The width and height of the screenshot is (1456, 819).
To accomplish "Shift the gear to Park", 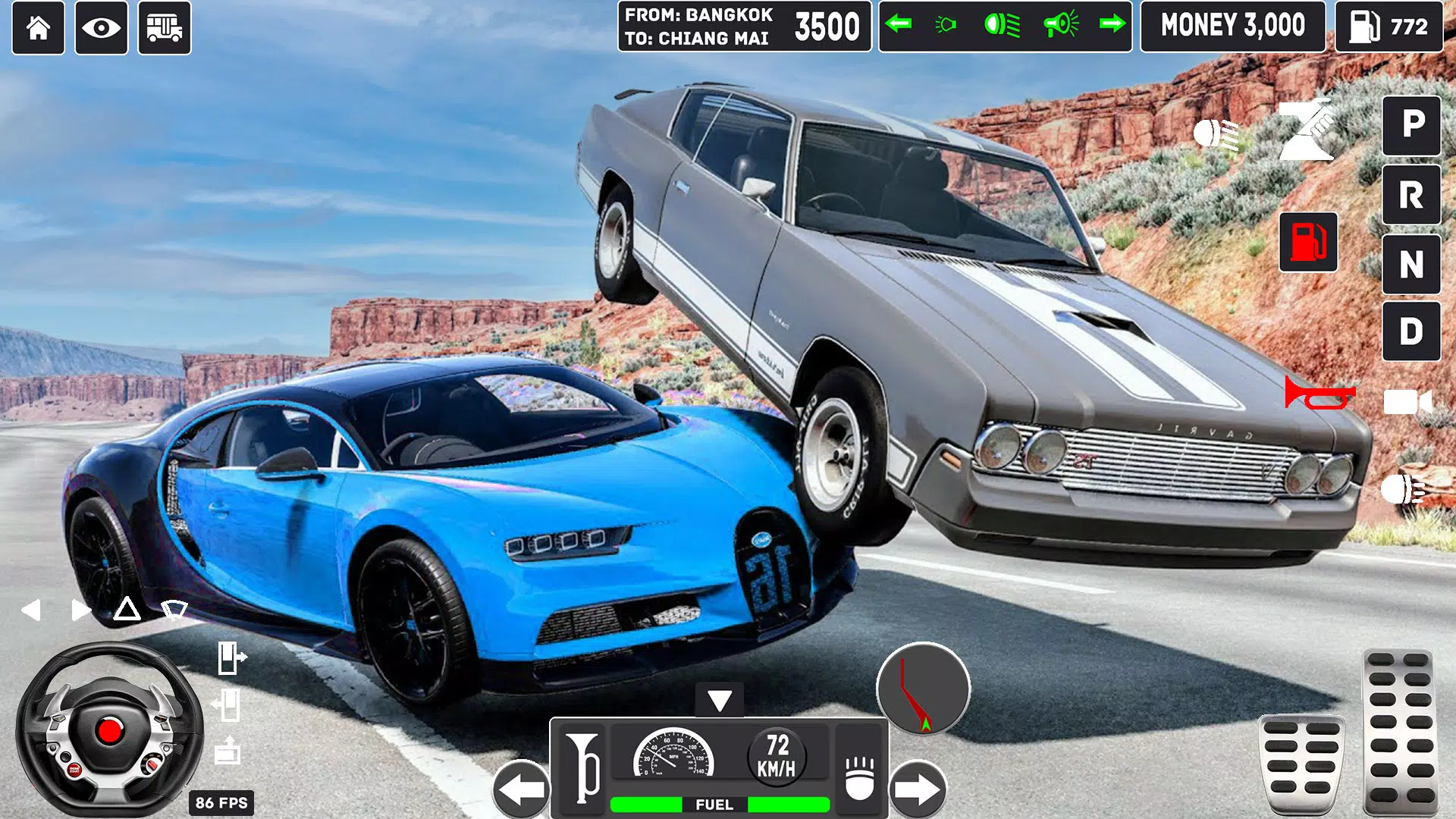I will (1411, 125).
